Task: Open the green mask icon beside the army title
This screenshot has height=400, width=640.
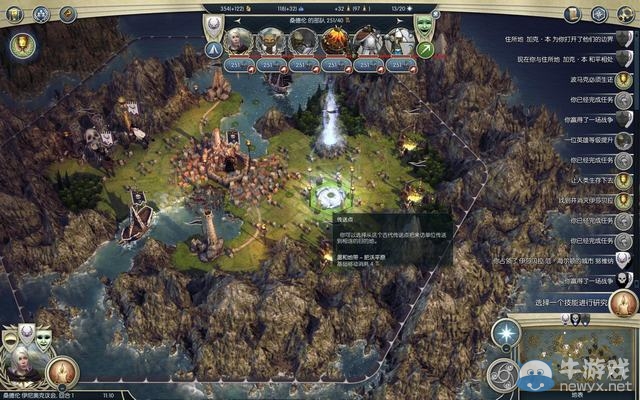Action: point(424,20)
